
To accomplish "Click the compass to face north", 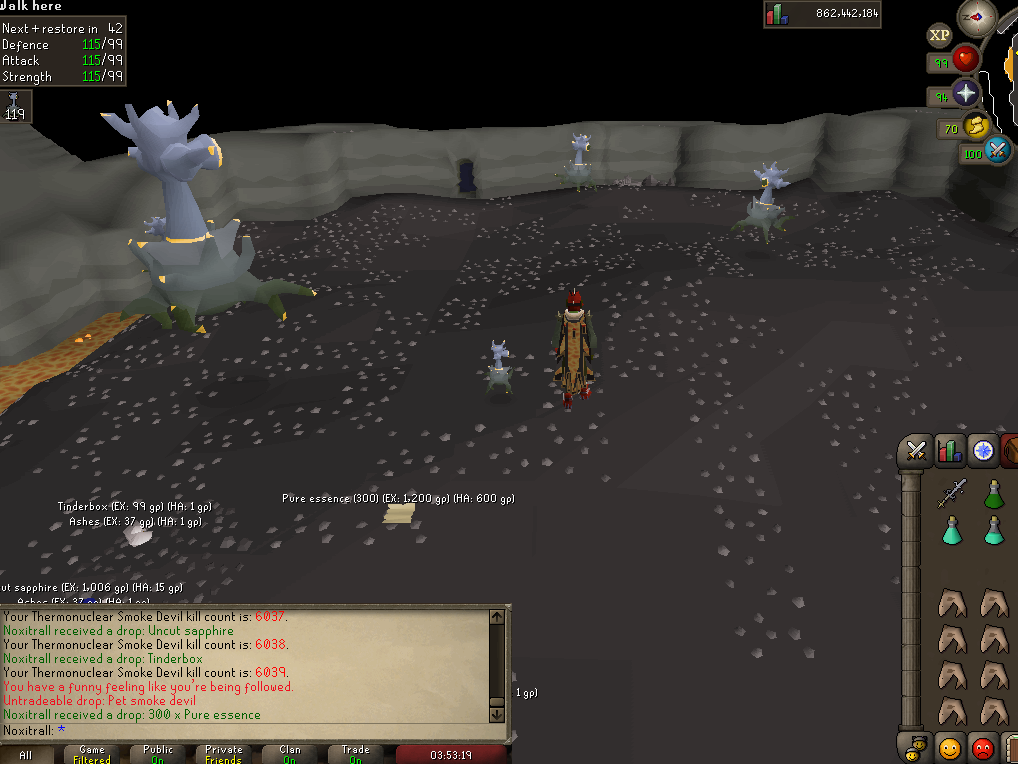I will click(x=976, y=17).
